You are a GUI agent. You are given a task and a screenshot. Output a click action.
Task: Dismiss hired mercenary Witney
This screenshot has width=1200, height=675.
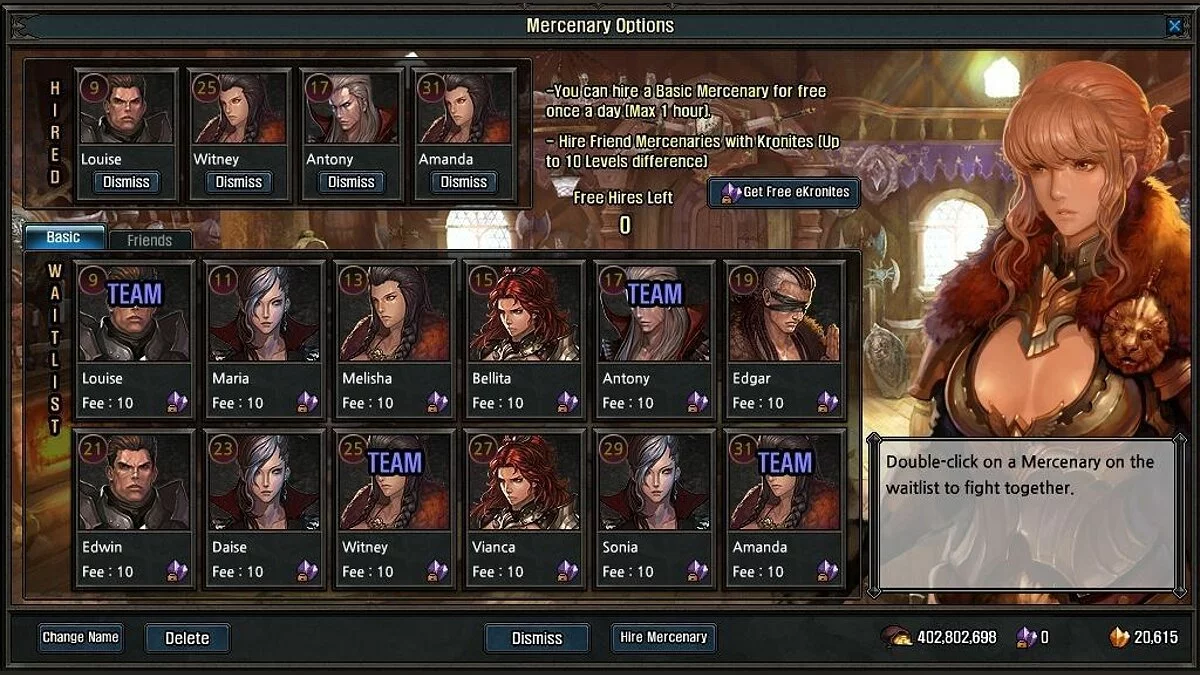click(x=239, y=182)
